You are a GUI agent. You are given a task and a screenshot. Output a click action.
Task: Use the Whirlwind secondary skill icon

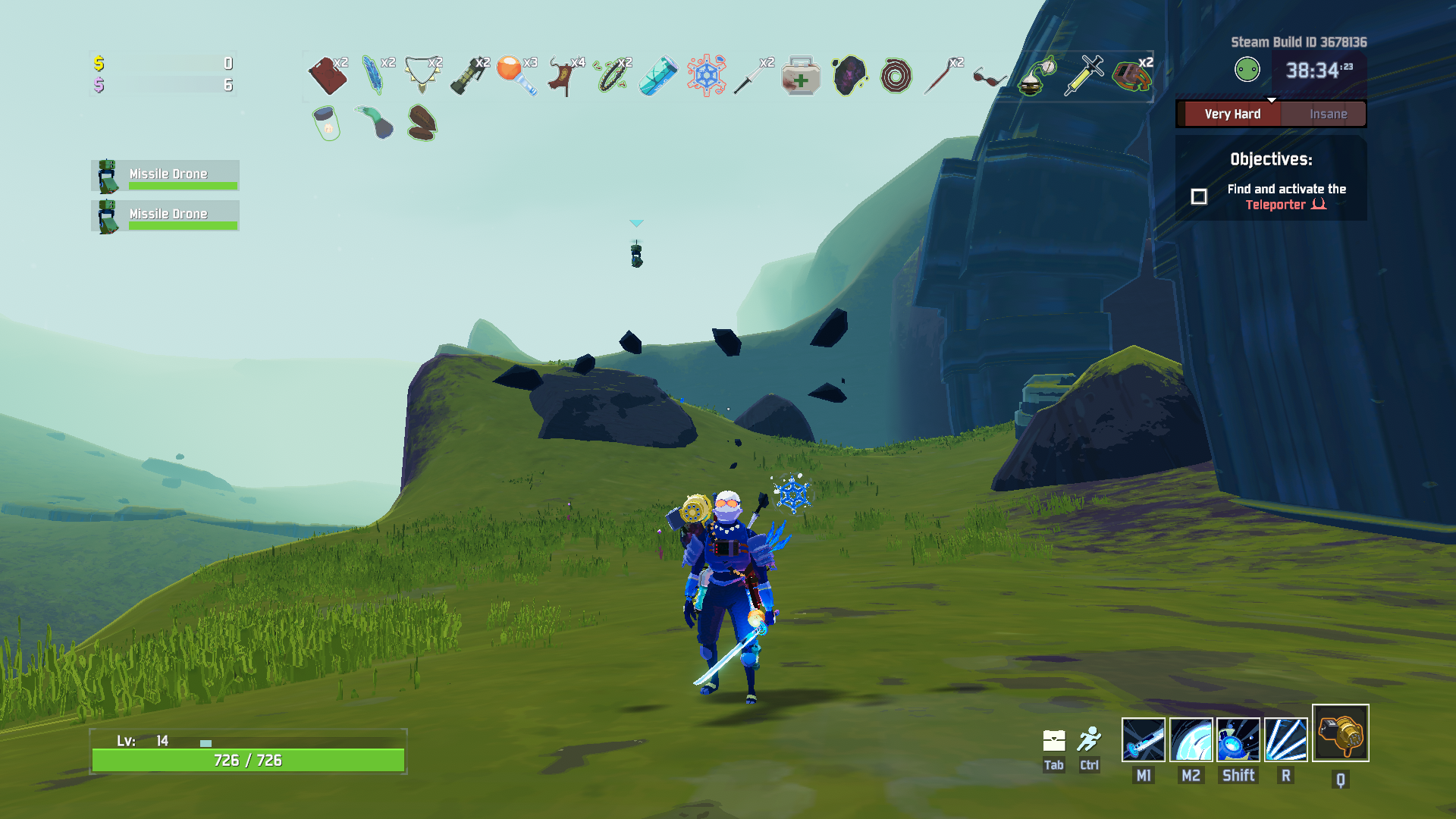pos(1191,739)
